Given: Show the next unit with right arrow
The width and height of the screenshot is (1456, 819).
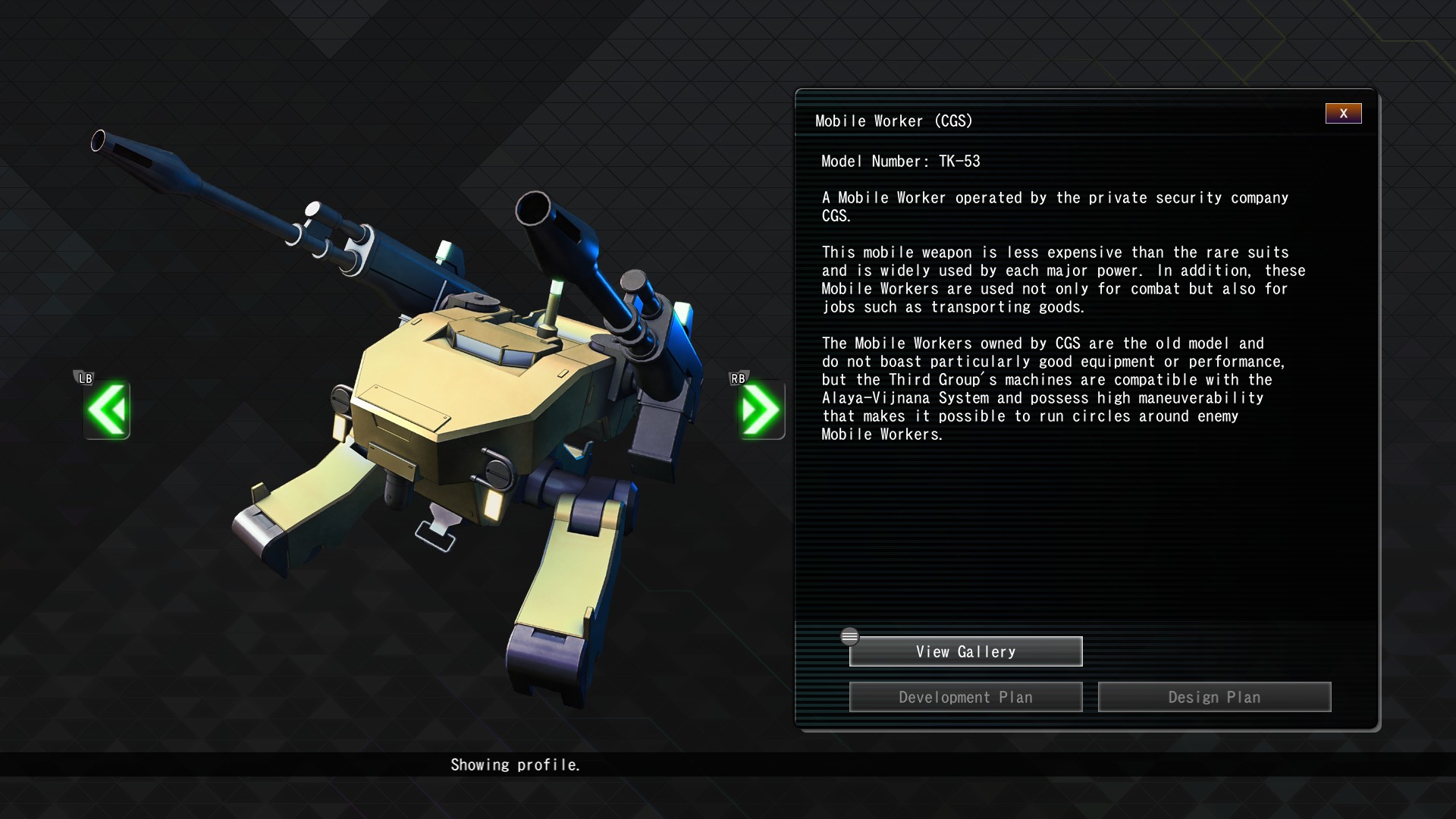Looking at the screenshot, I should pos(761,409).
